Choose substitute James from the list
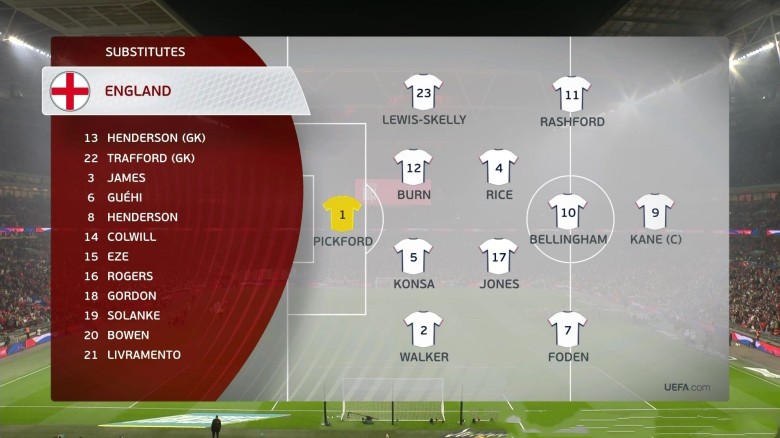The image size is (780, 438). [x=126, y=178]
